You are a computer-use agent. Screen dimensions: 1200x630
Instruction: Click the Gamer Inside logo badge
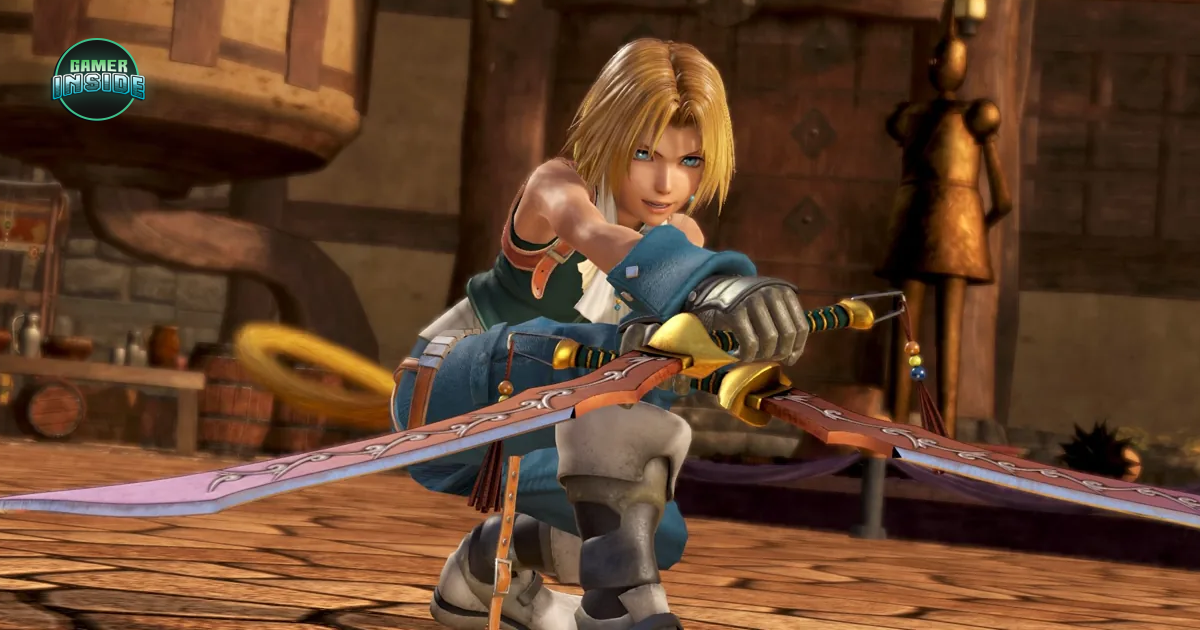point(98,79)
